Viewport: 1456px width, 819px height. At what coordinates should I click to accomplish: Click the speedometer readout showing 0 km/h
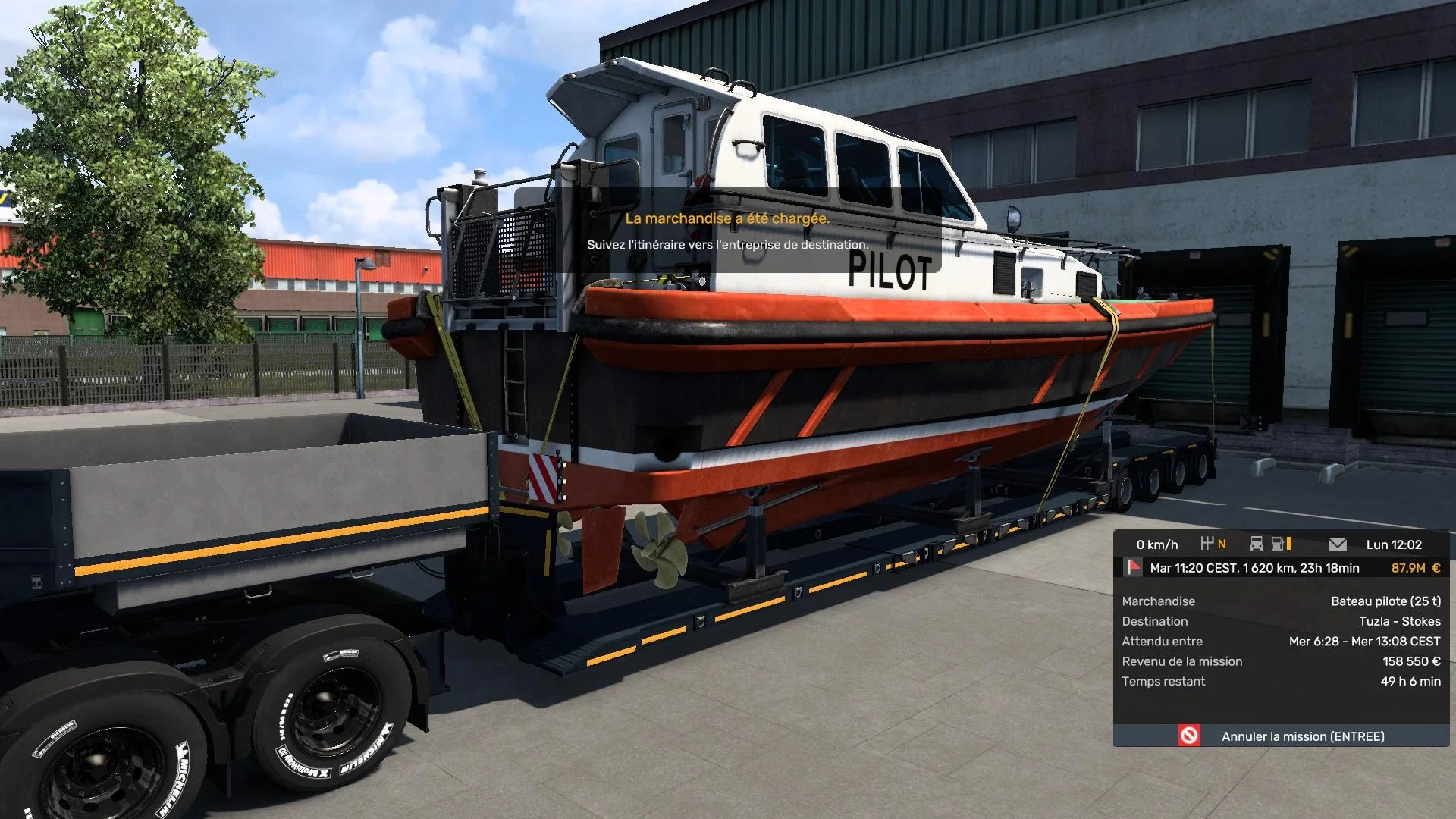pos(1158,544)
